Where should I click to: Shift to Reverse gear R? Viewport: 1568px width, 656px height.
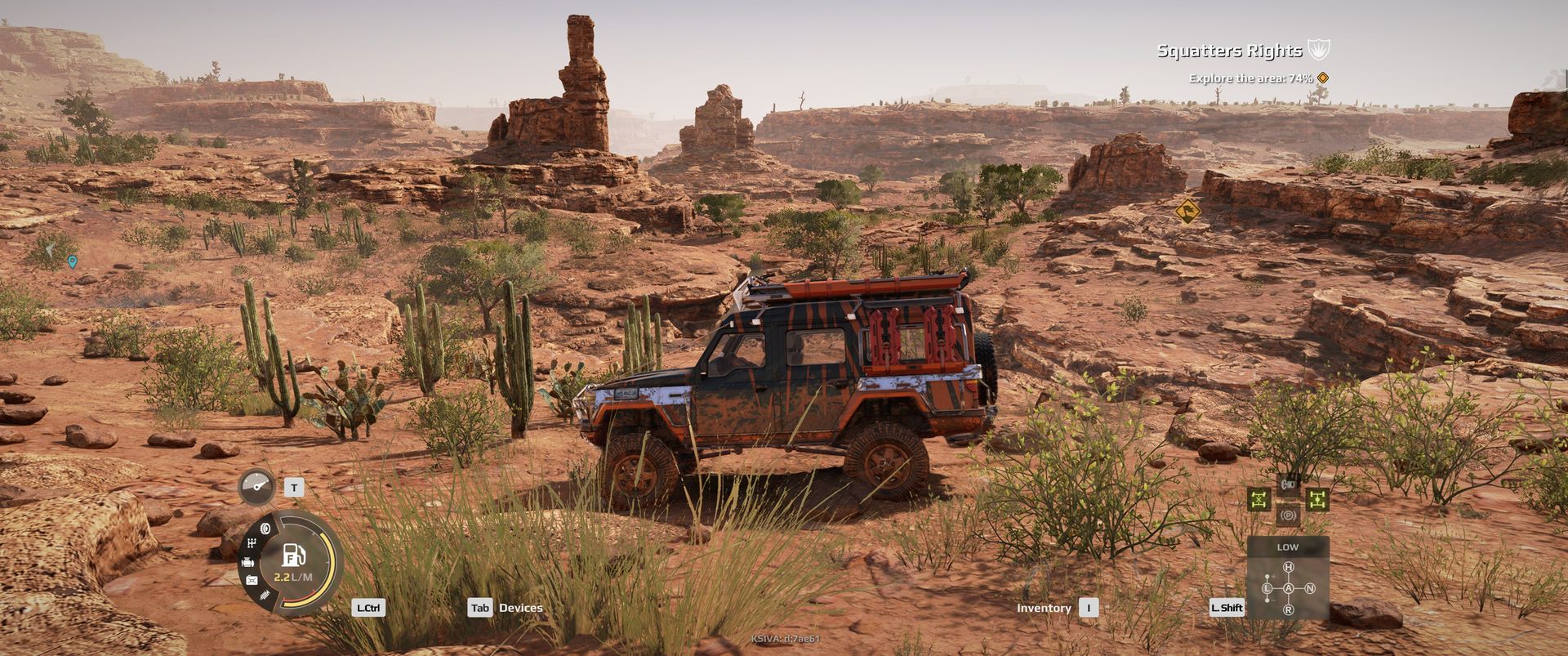pyautogui.click(x=1289, y=609)
